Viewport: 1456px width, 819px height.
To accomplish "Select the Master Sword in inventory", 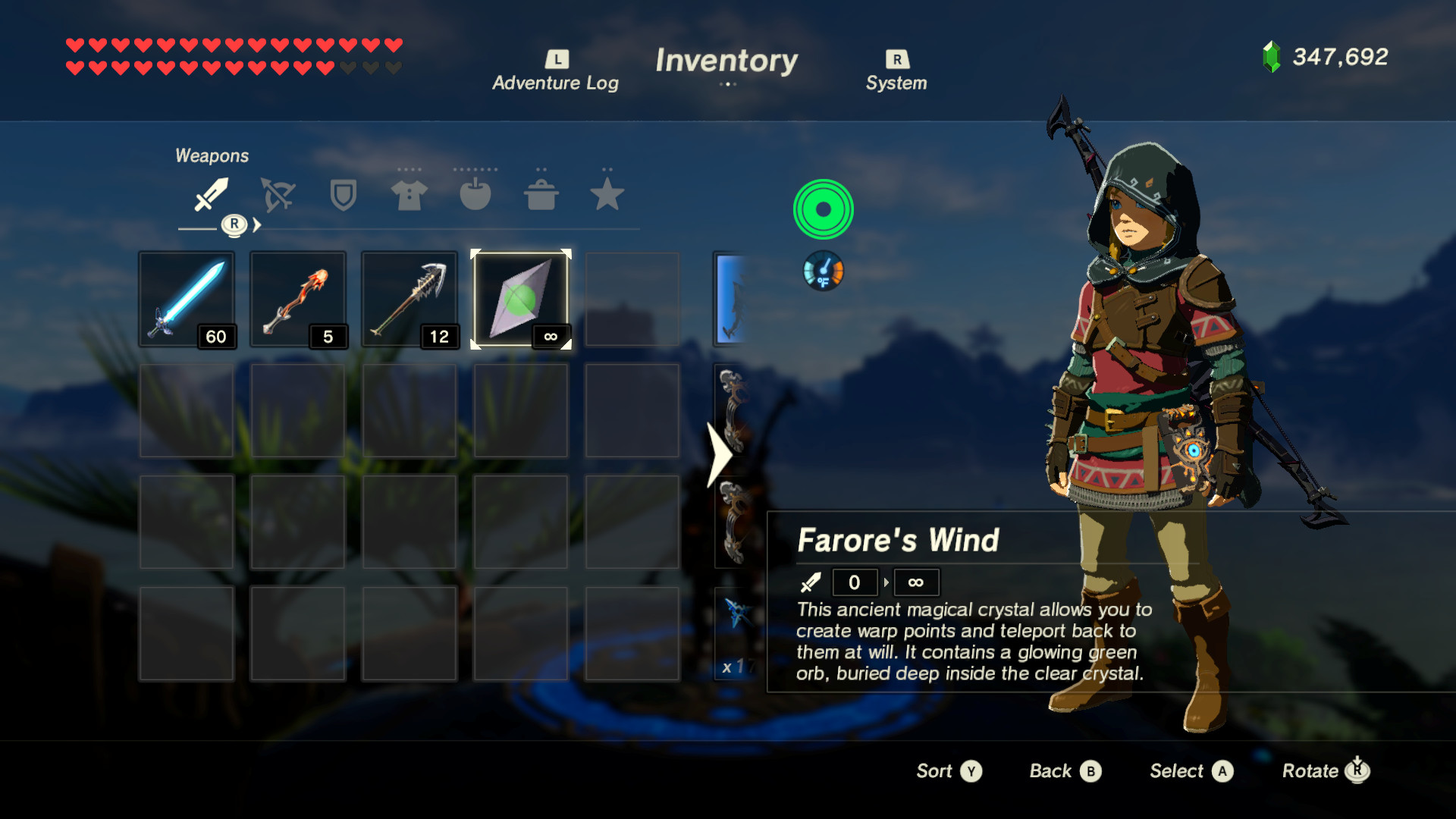I will tap(187, 298).
